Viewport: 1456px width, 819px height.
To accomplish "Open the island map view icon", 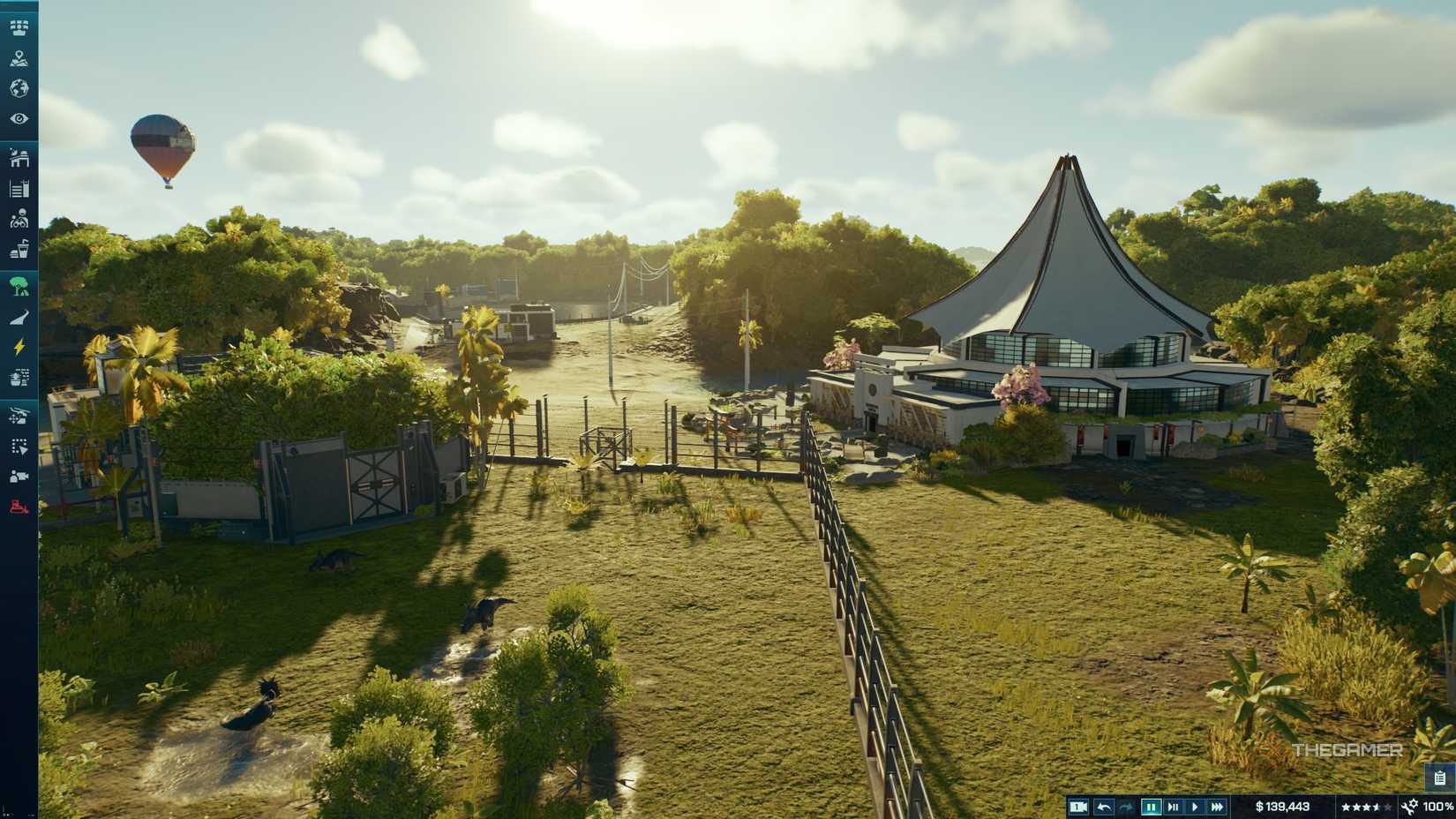I will [19, 60].
